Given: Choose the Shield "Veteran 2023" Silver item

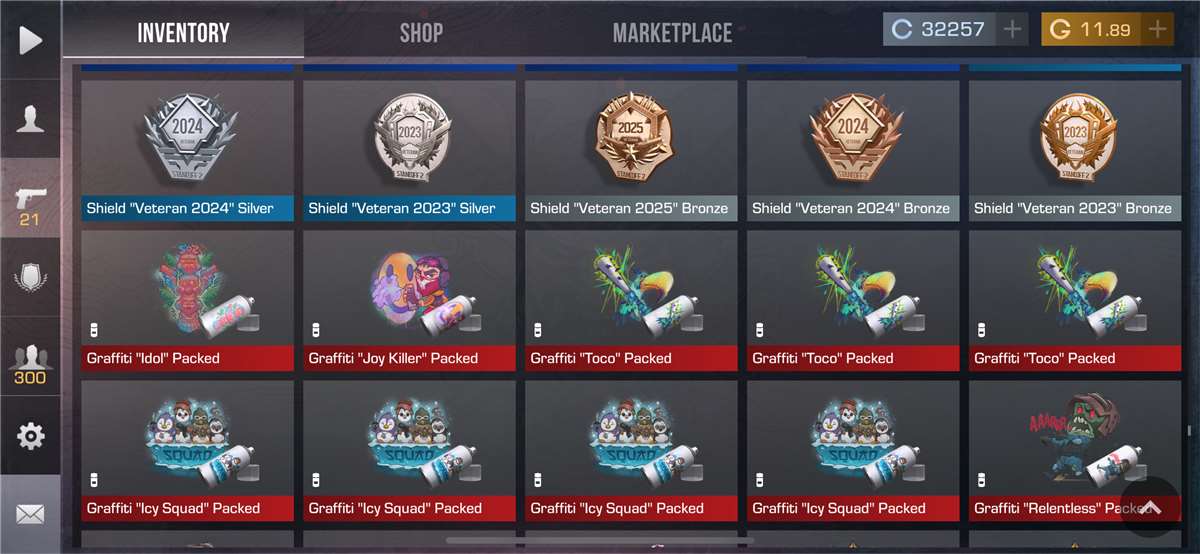Looking at the screenshot, I should (409, 150).
